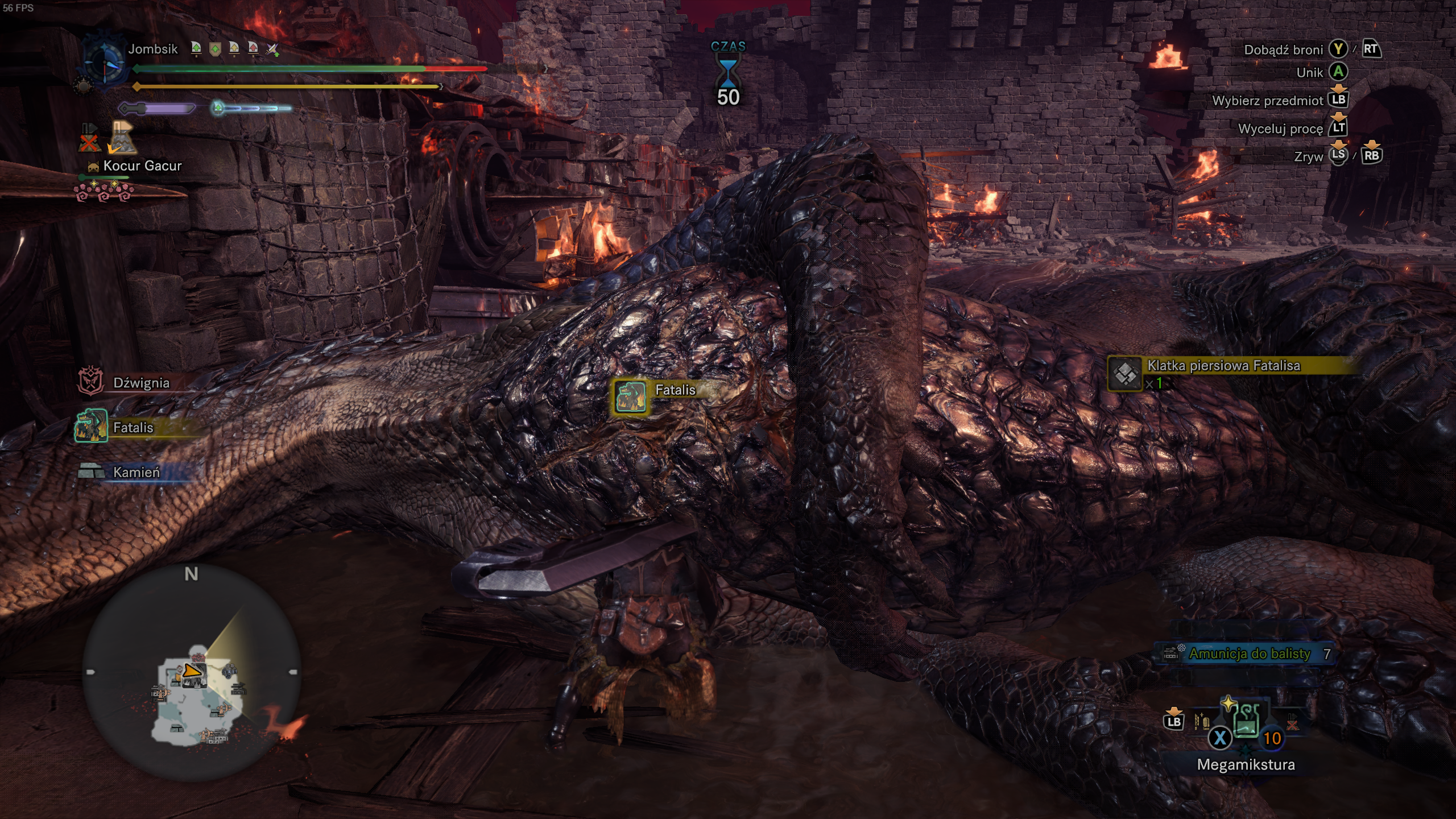
Task: Click the Amunicja do balisty ammo entry
Action: (x=1249, y=654)
